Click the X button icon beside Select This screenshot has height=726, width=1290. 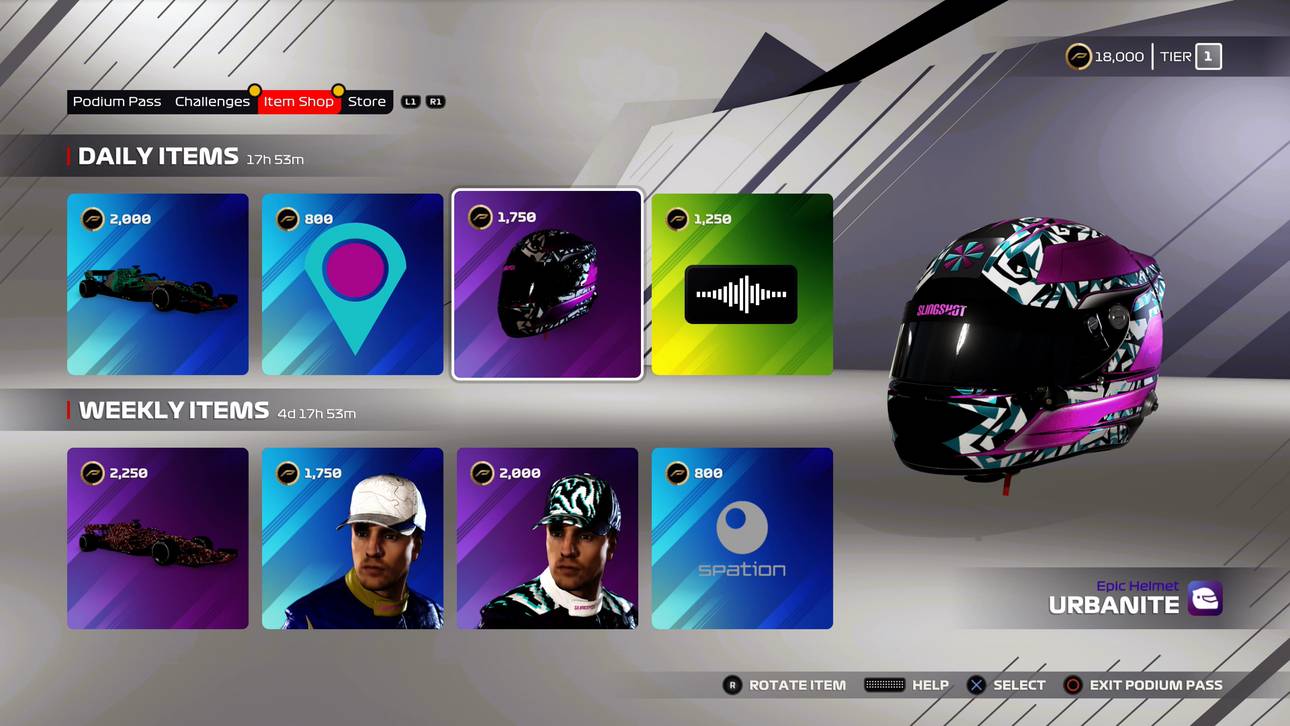975,685
